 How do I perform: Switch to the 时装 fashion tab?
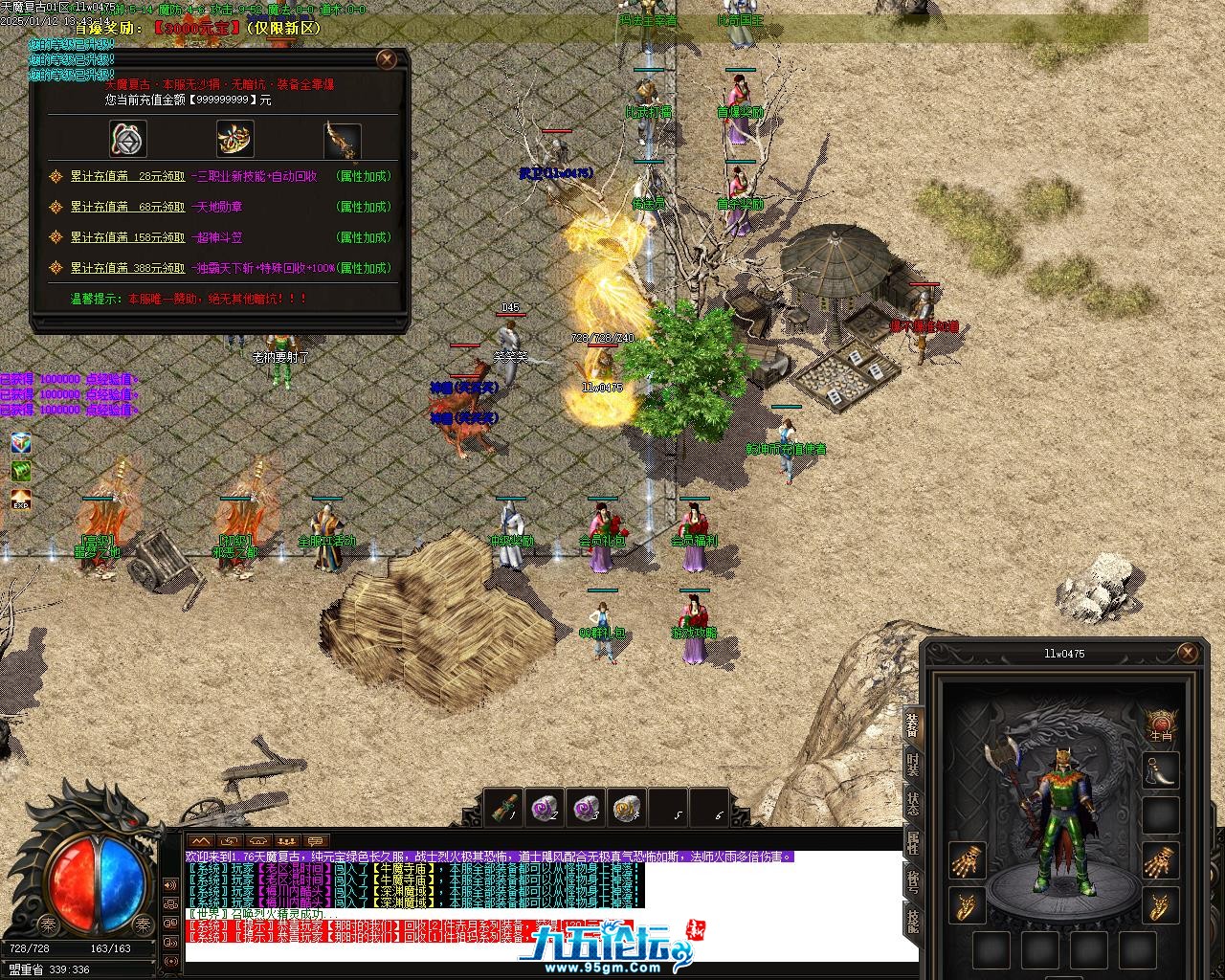click(x=912, y=766)
